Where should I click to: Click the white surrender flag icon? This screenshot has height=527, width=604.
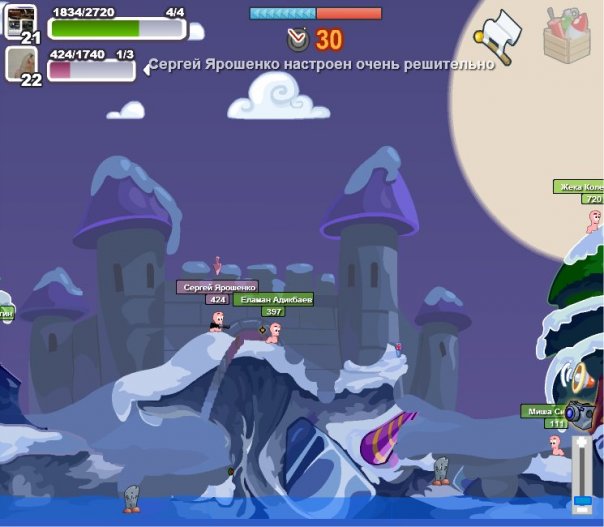click(498, 36)
